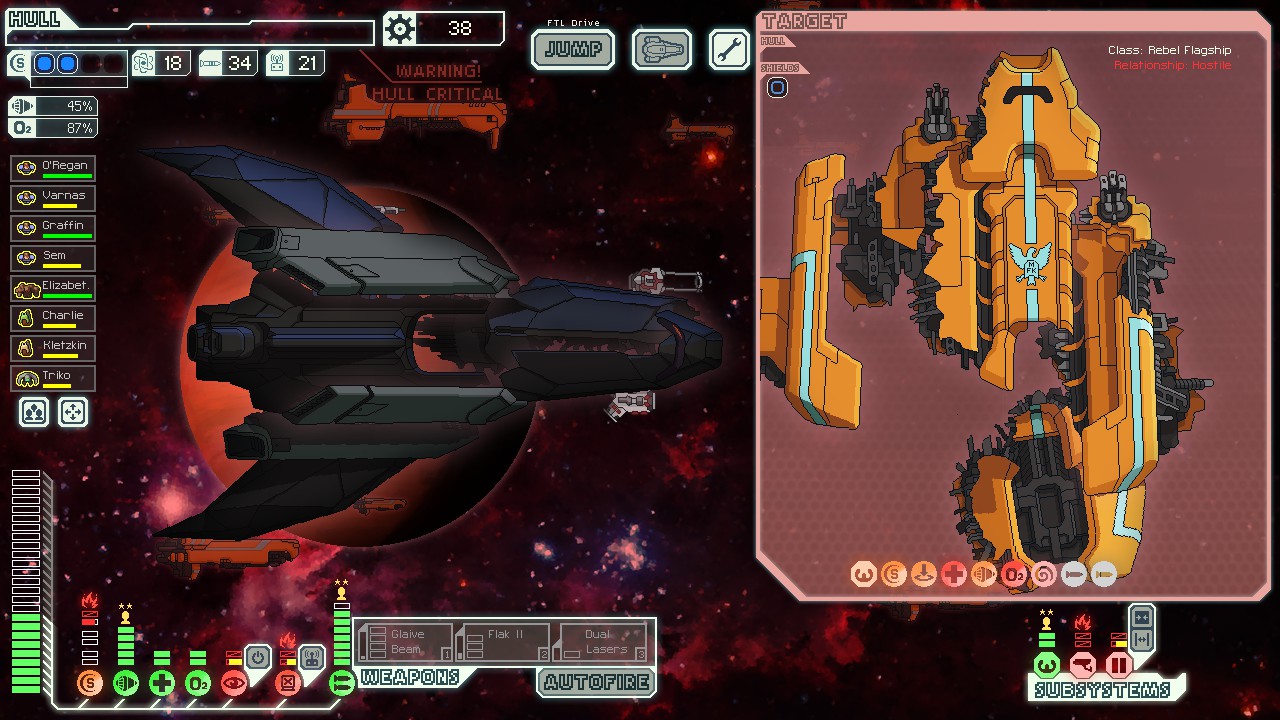
Task: Open the wrench options menu
Action: coord(729,49)
